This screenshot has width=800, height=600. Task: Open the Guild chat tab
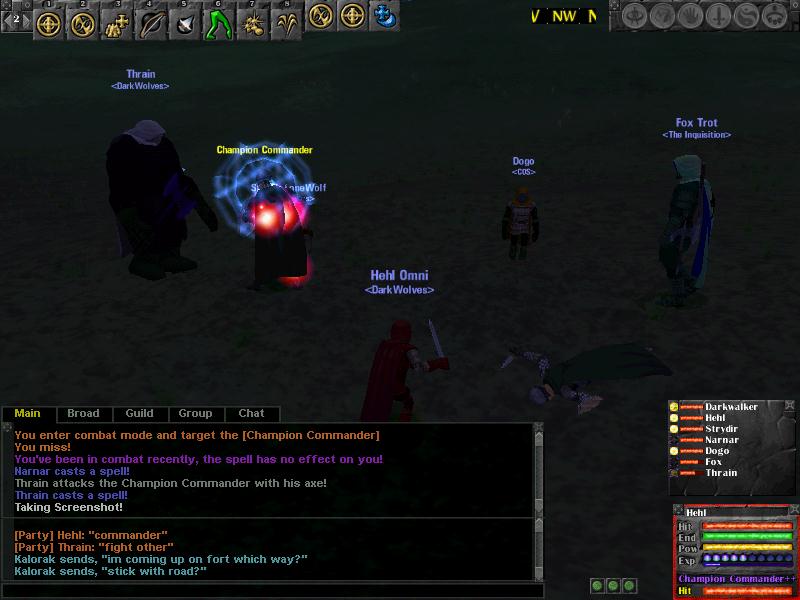click(x=139, y=413)
